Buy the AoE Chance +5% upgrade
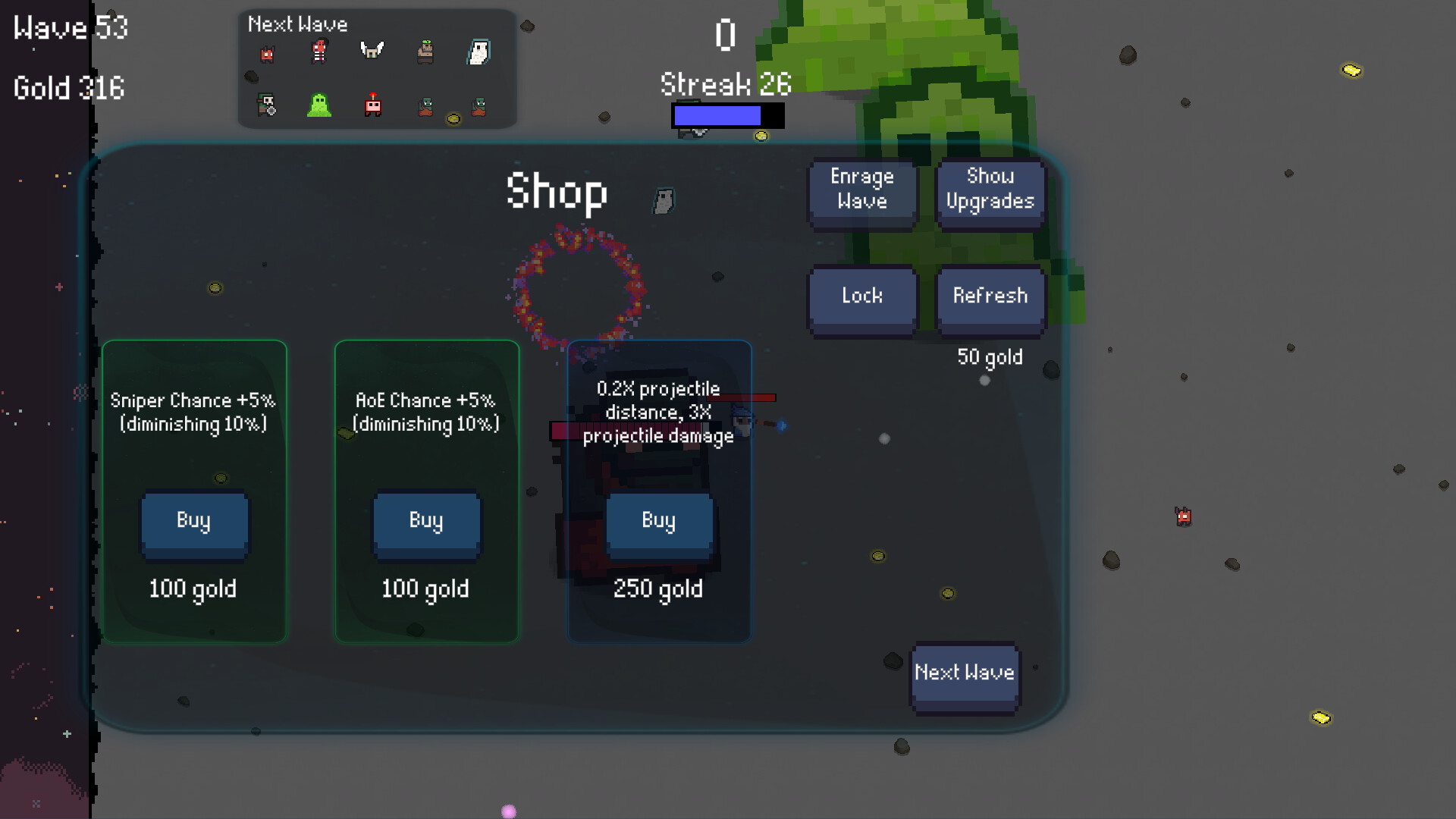1456x819 pixels. (425, 521)
